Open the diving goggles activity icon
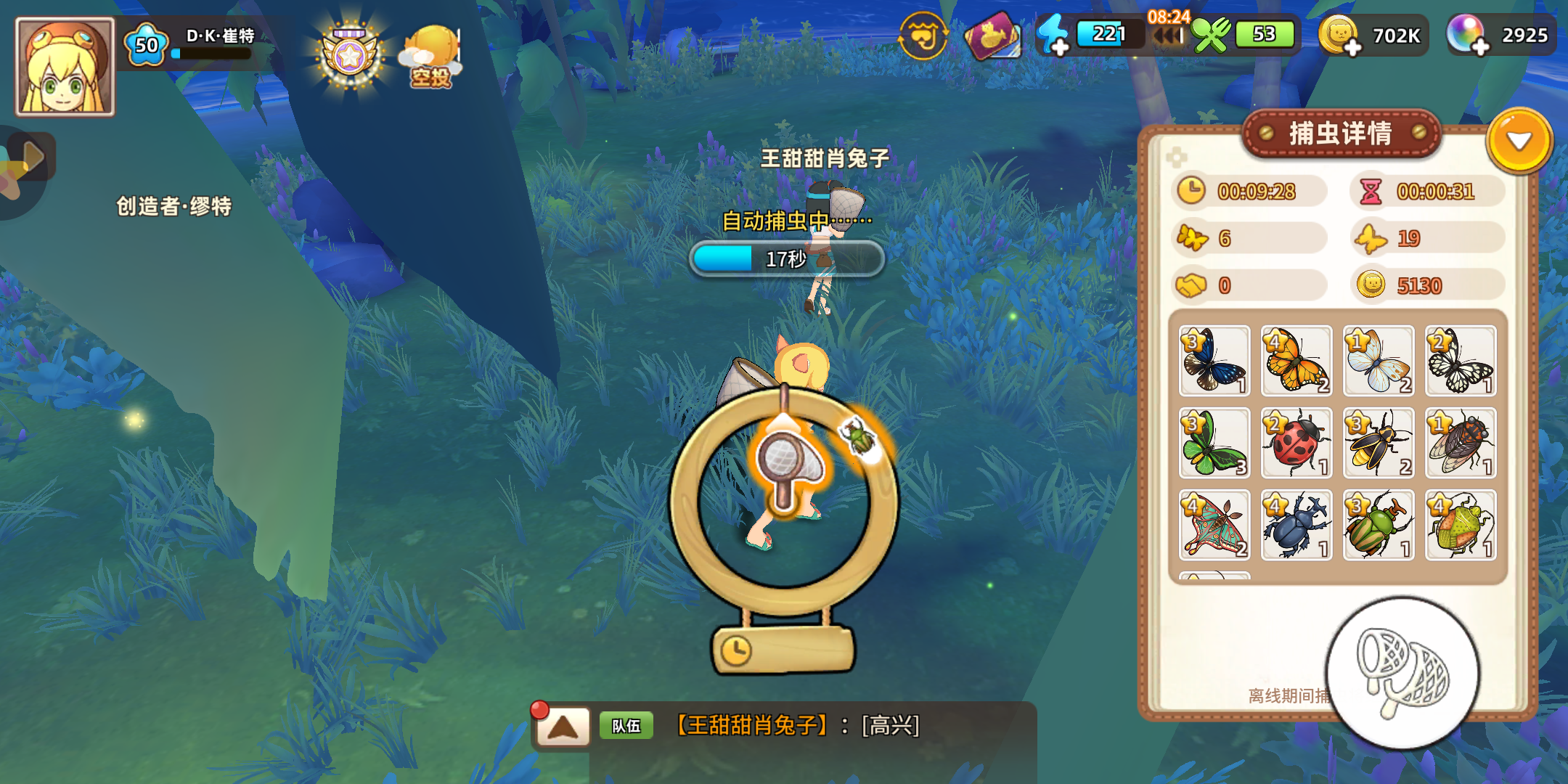This screenshot has width=1568, height=784. click(923, 36)
